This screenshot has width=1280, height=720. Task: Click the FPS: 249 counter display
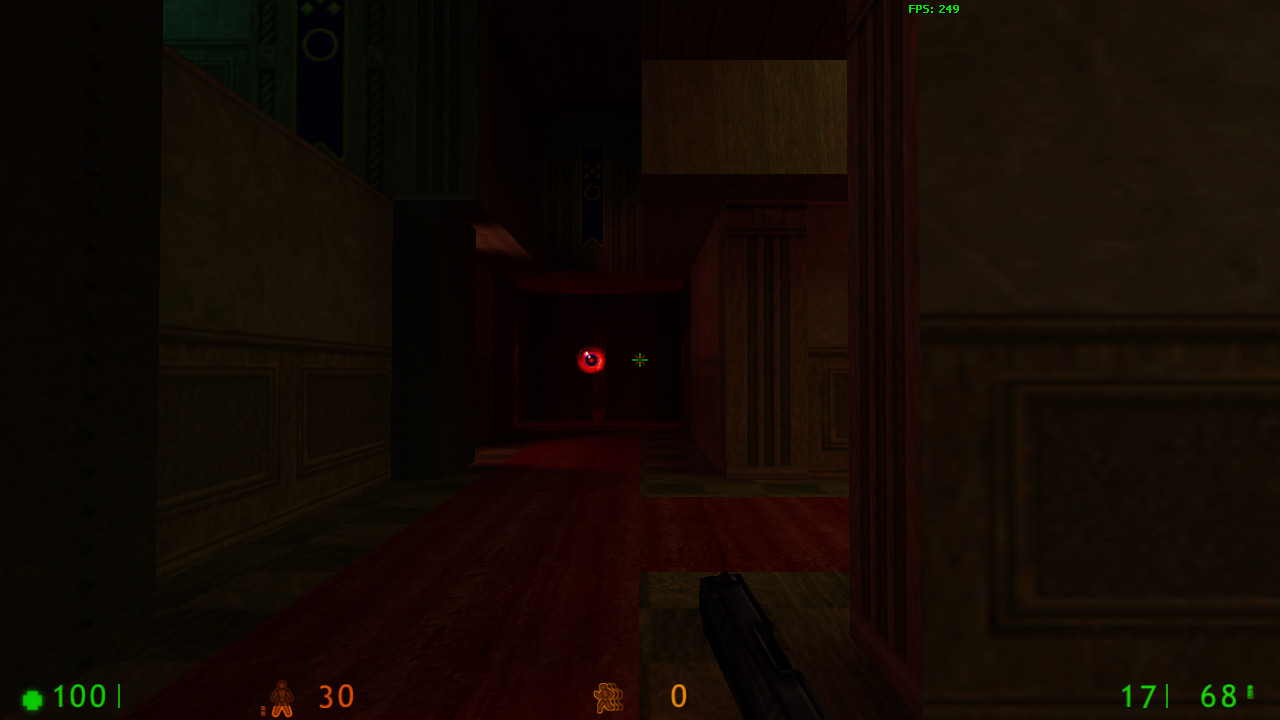pyautogui.click(x=932, y=9)
